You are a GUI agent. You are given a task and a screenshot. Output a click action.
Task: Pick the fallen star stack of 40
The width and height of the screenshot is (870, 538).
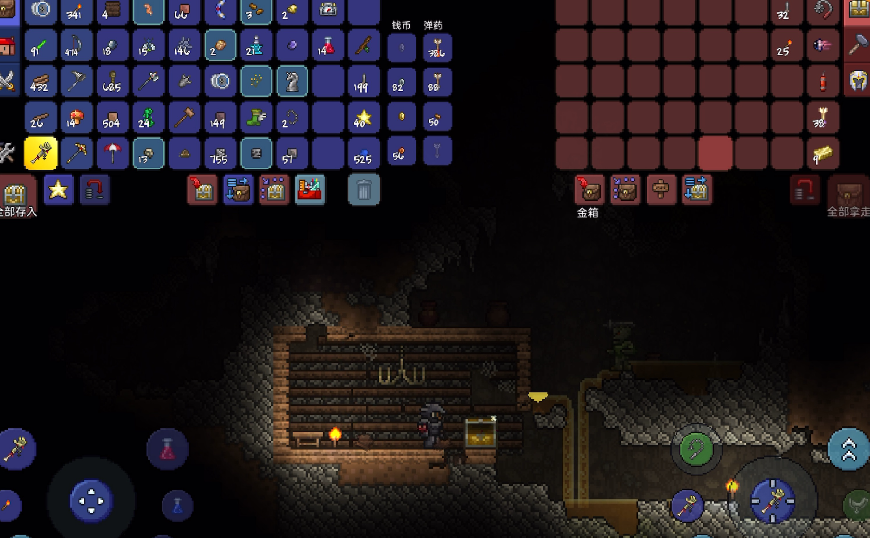(363, 117)
